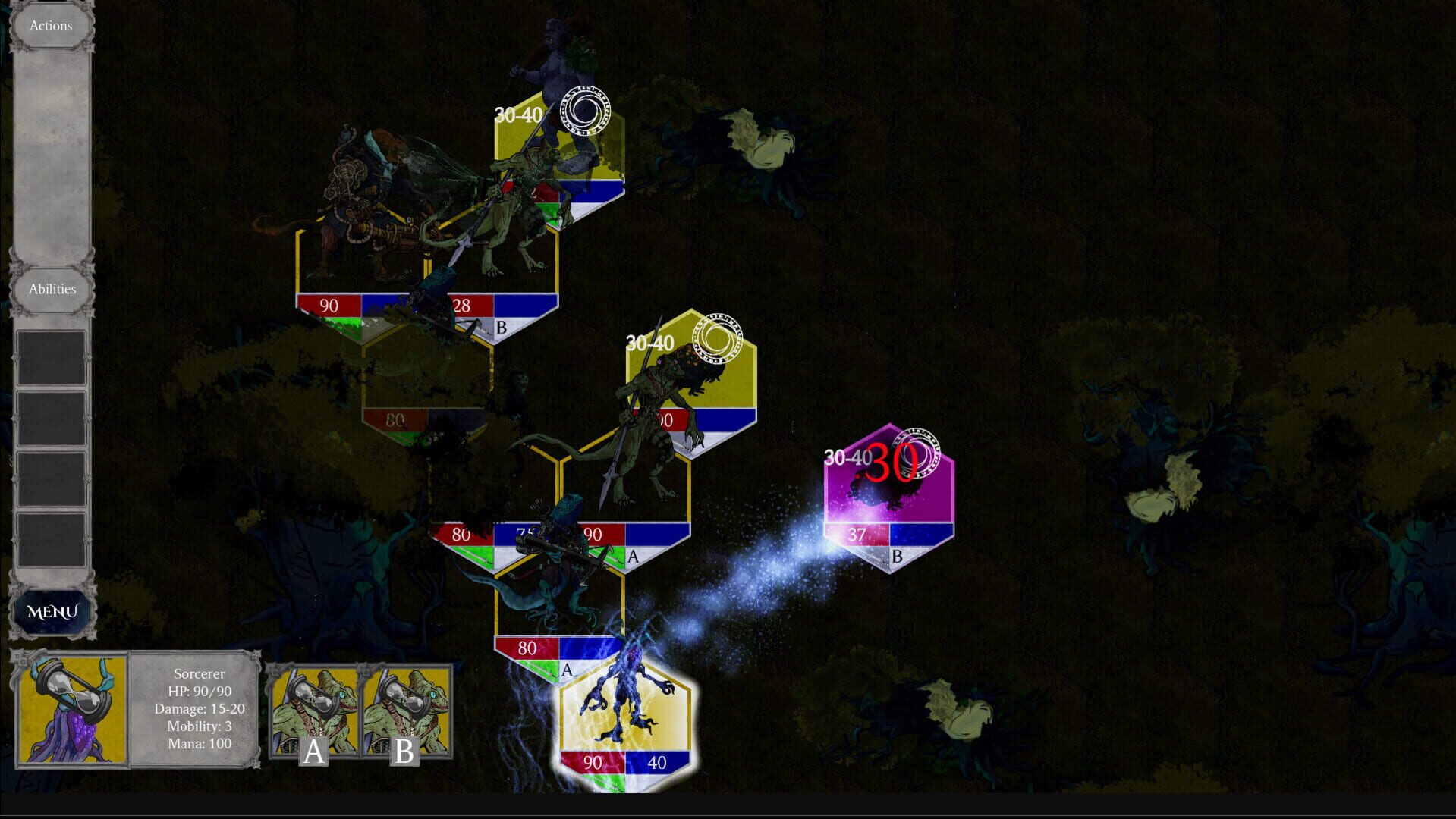Open the game MENU
Screen dimensions: 1456x819
(x=52, y=610)
